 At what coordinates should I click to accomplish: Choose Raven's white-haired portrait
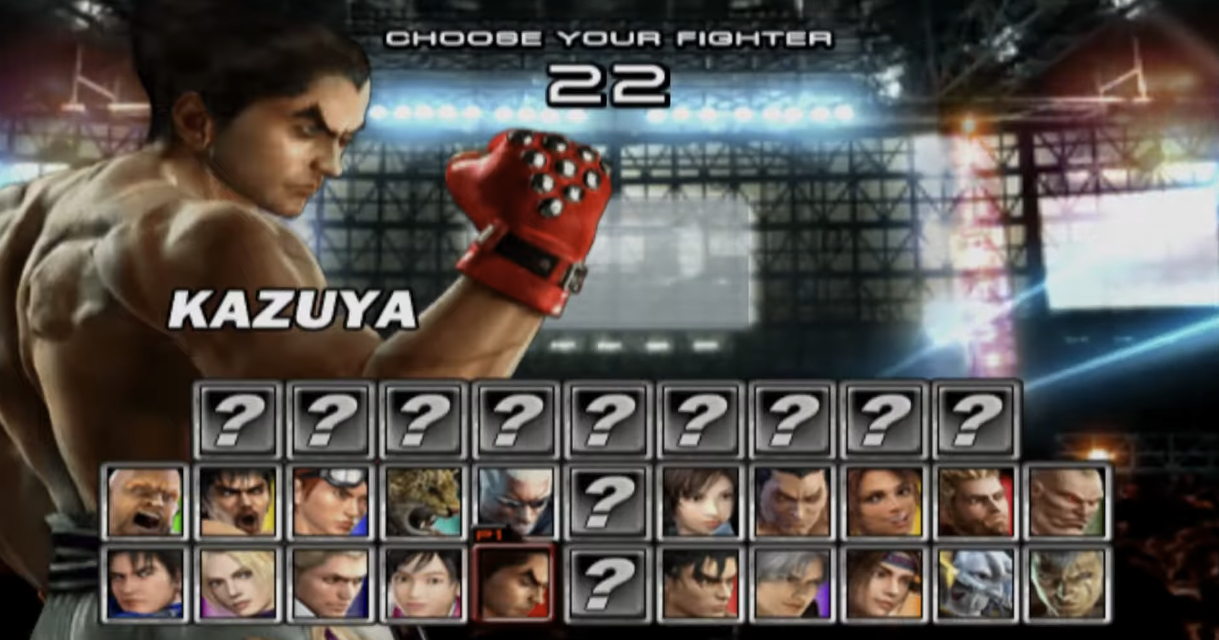(x=515, y=501)
